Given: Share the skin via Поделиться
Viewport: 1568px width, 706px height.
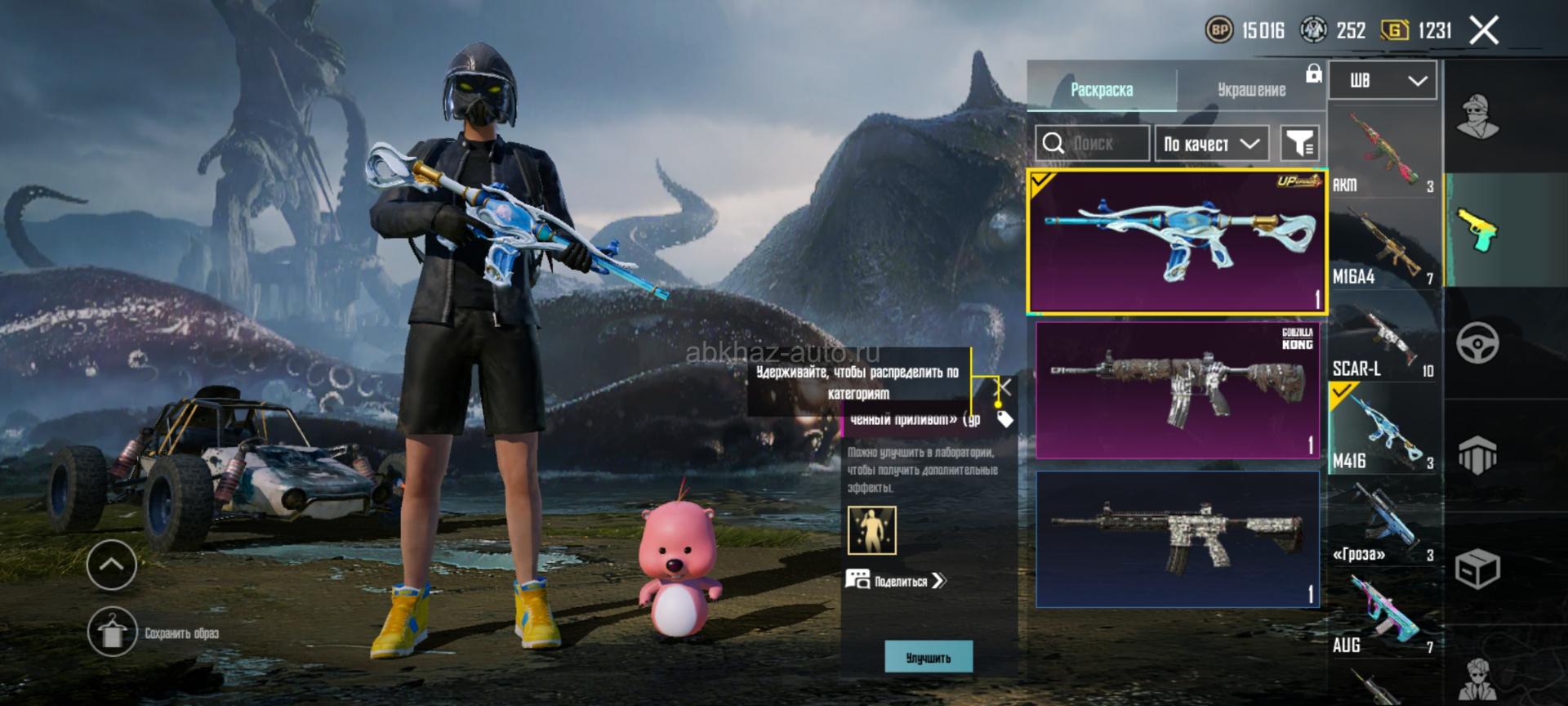Looking at the screenshot, I should 897,581.
